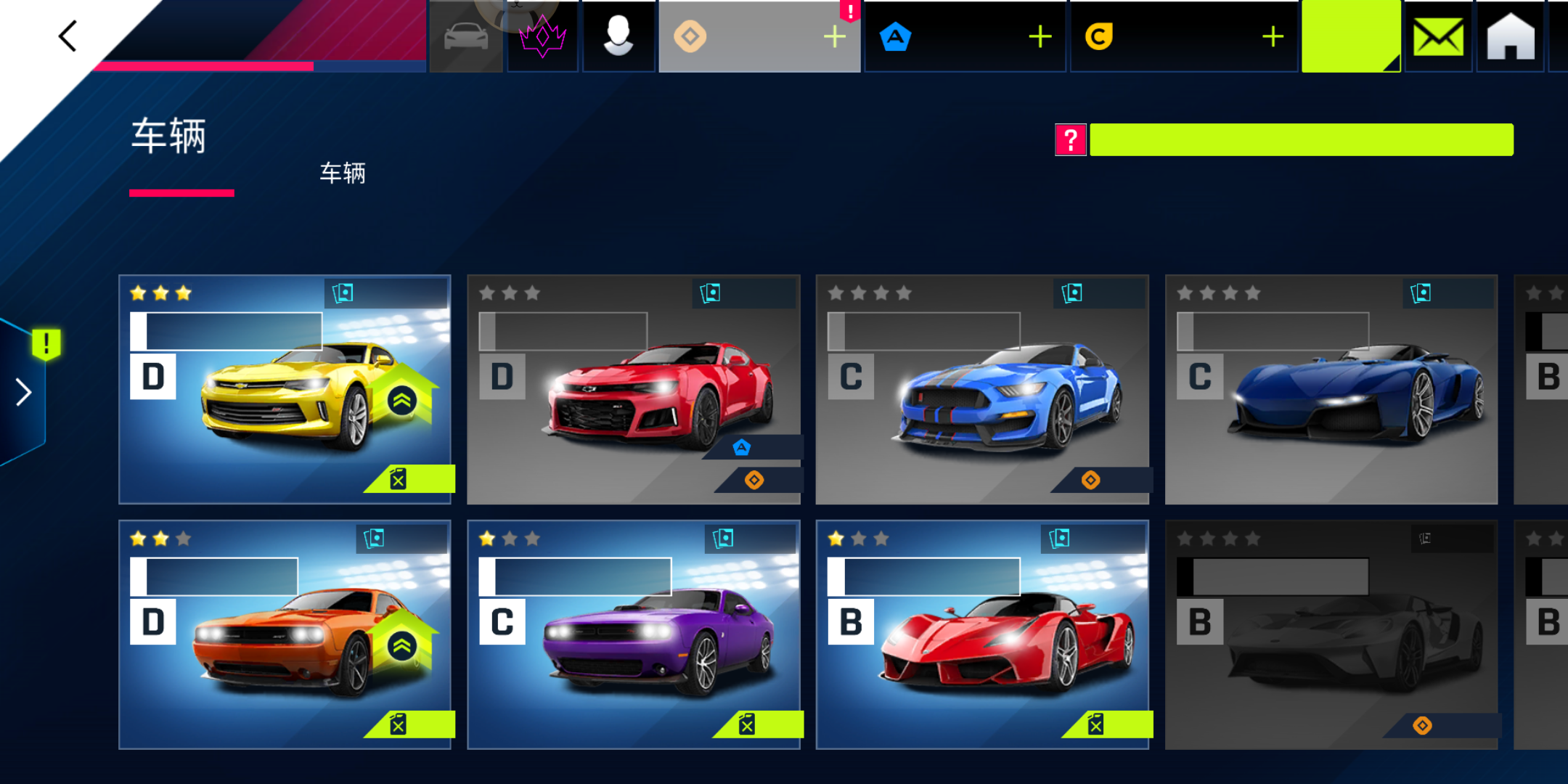The image size is (1568, 784).
Task: Go back using the top-left arrow
Action: pos(68,36)
